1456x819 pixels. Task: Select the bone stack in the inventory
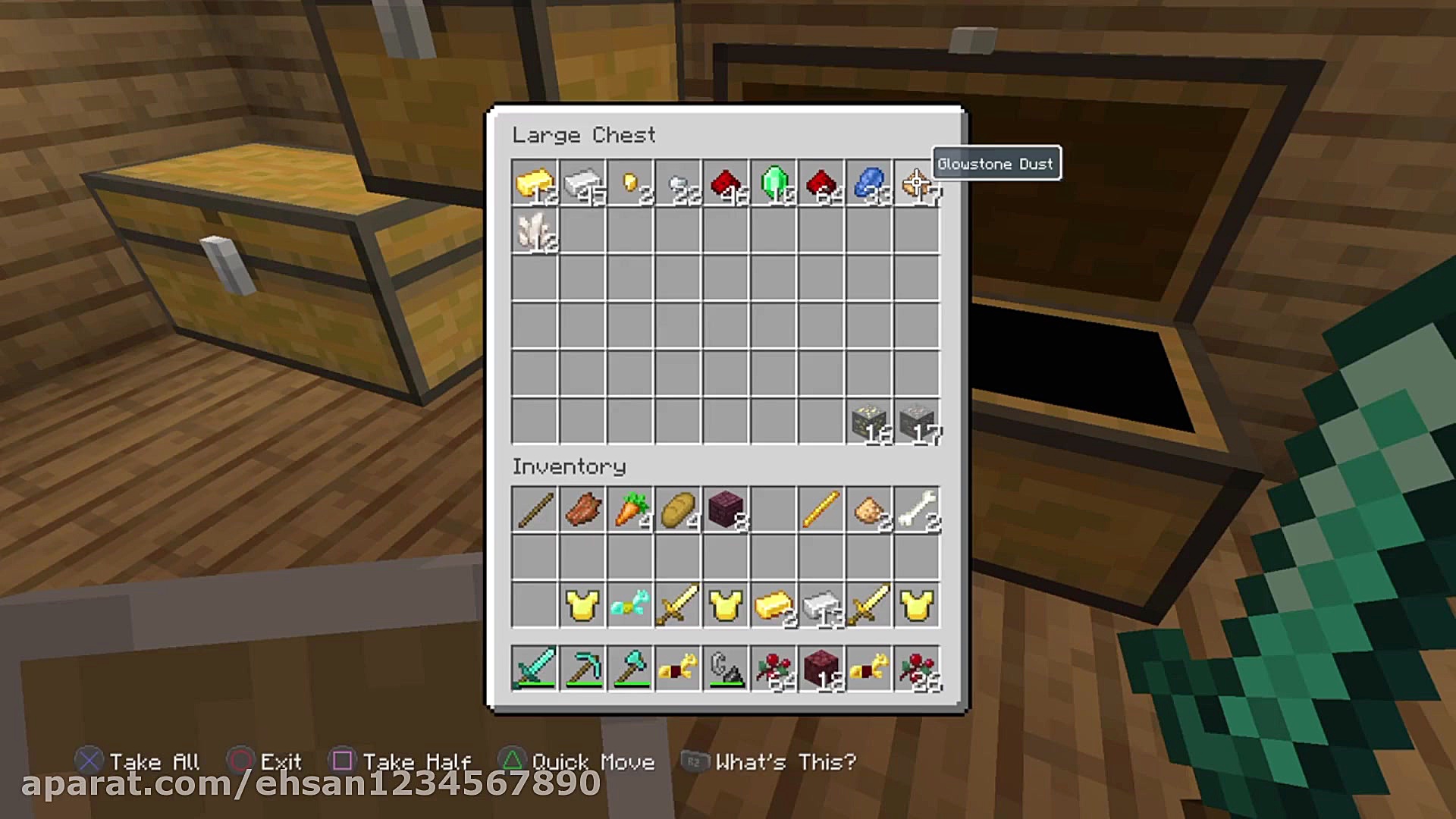point(916,510)
